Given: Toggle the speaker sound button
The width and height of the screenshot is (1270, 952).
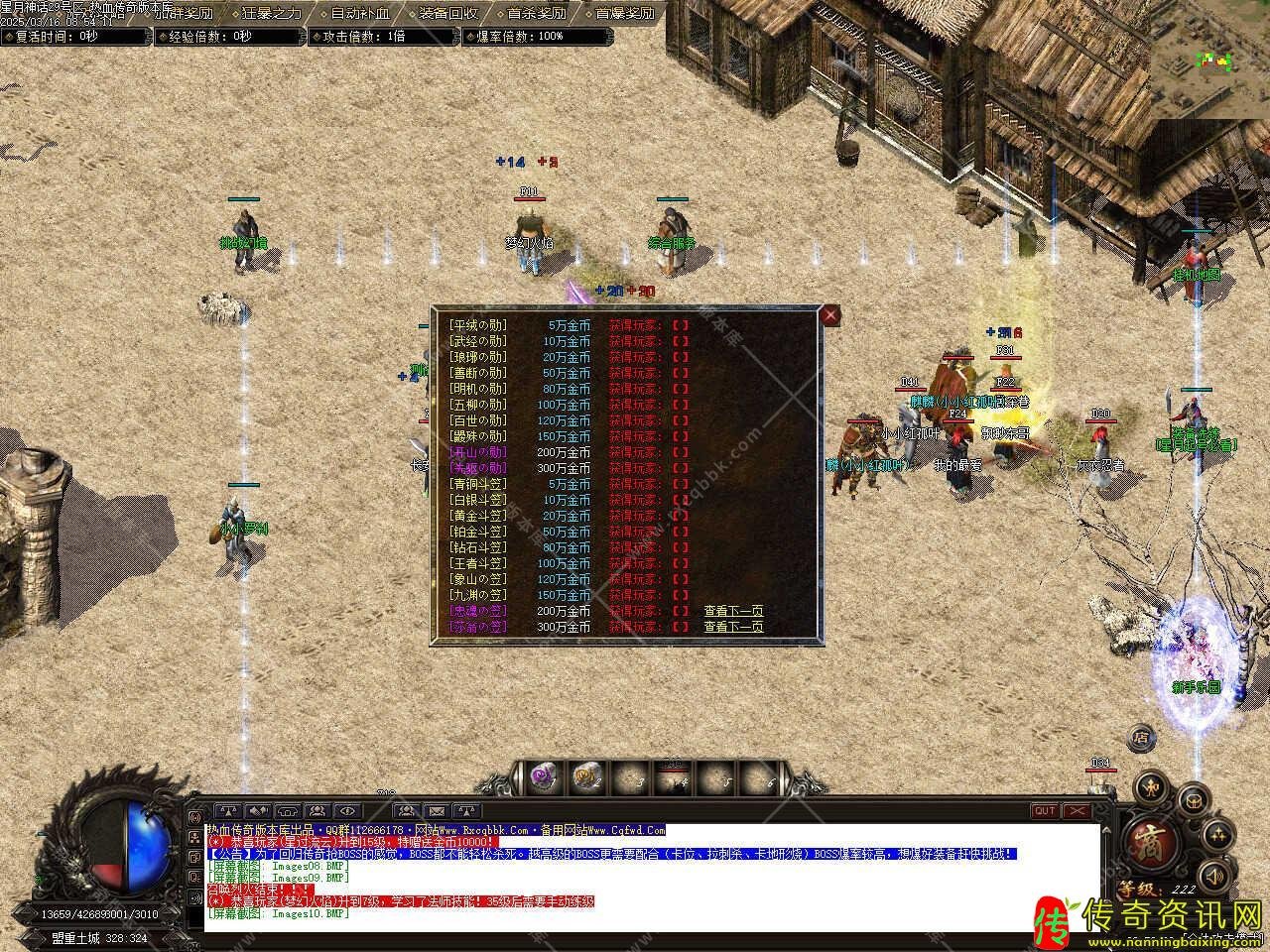Looking at the screenshot, I should pyautogui.click(x=1210, y=875).
